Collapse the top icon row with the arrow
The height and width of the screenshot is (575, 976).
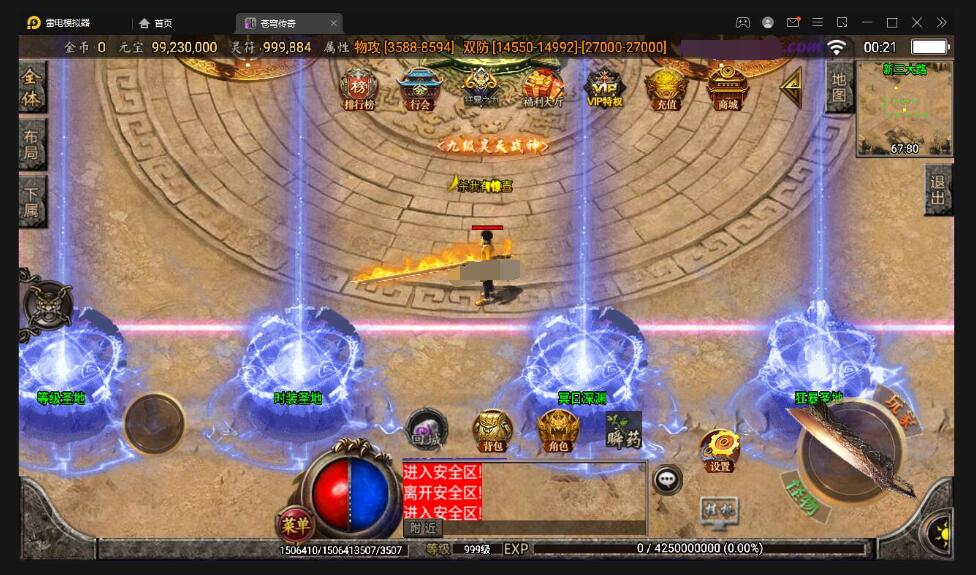pyautogui.click(x=791, y=88)
